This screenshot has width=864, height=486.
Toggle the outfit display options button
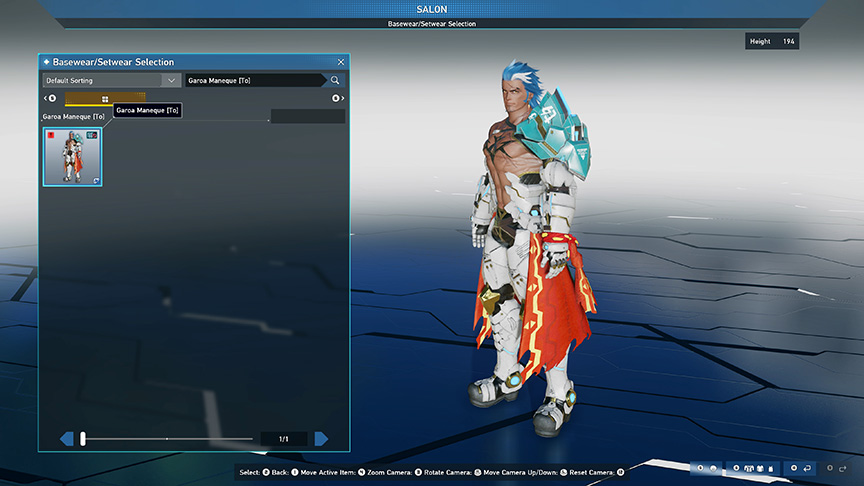750,468
